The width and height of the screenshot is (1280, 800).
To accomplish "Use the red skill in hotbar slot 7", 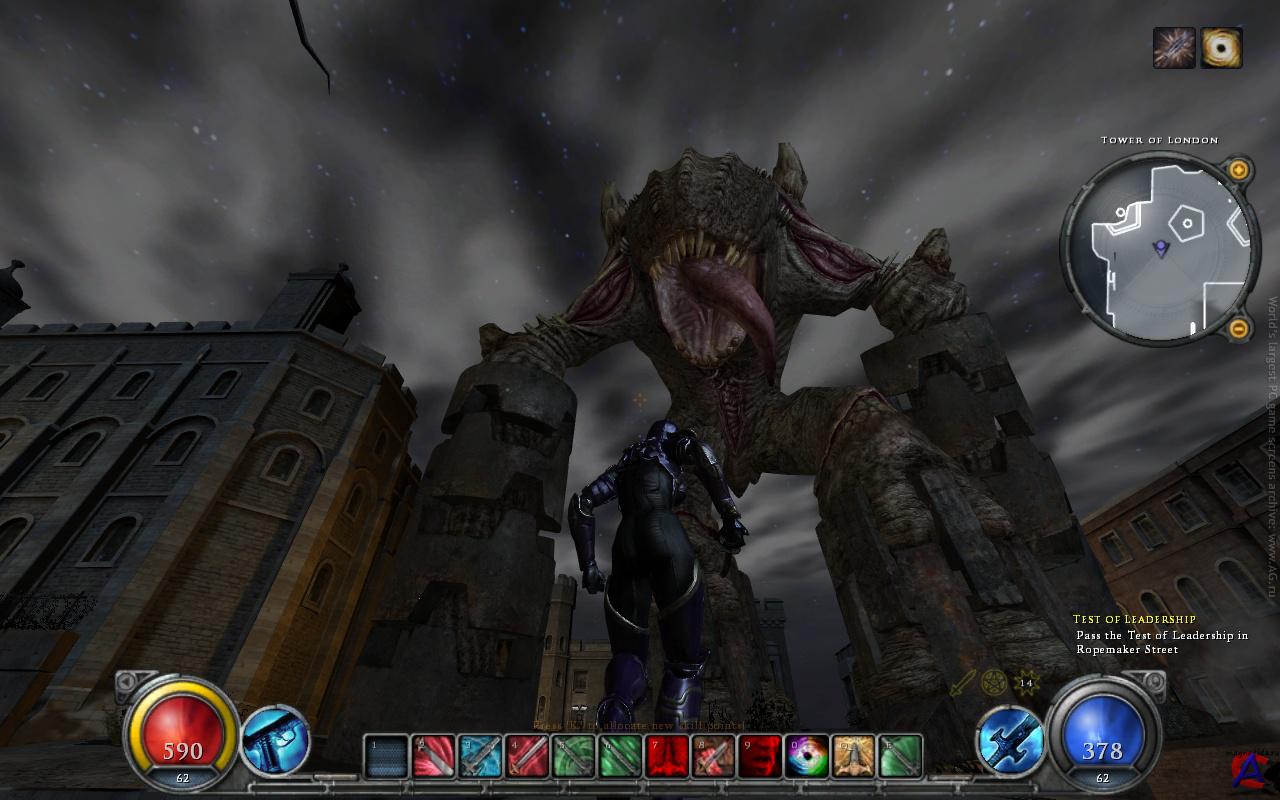I will pos(666,756).
